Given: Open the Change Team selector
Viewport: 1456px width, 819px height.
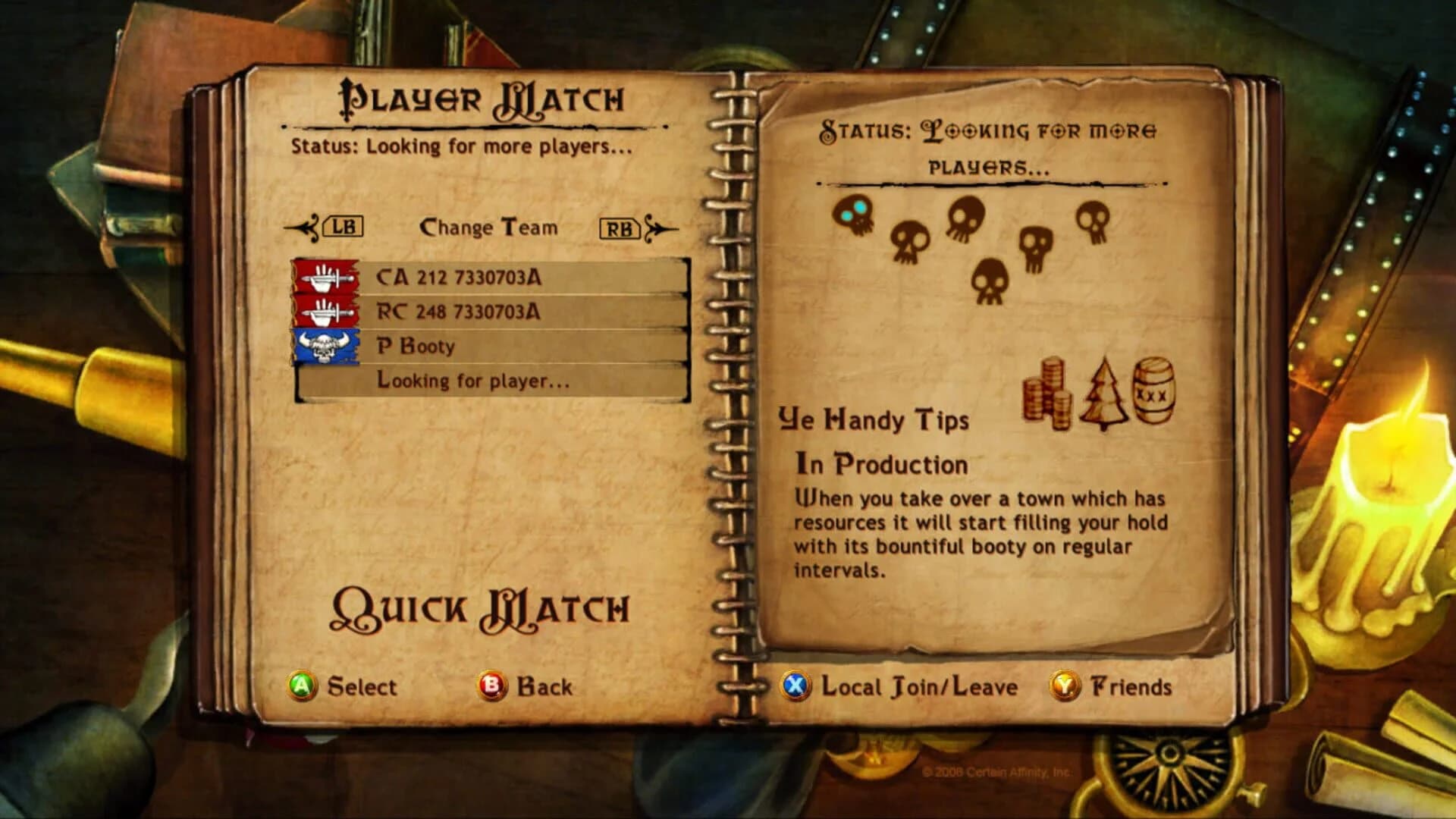Looking at the screenshot, I should (490, 226).
